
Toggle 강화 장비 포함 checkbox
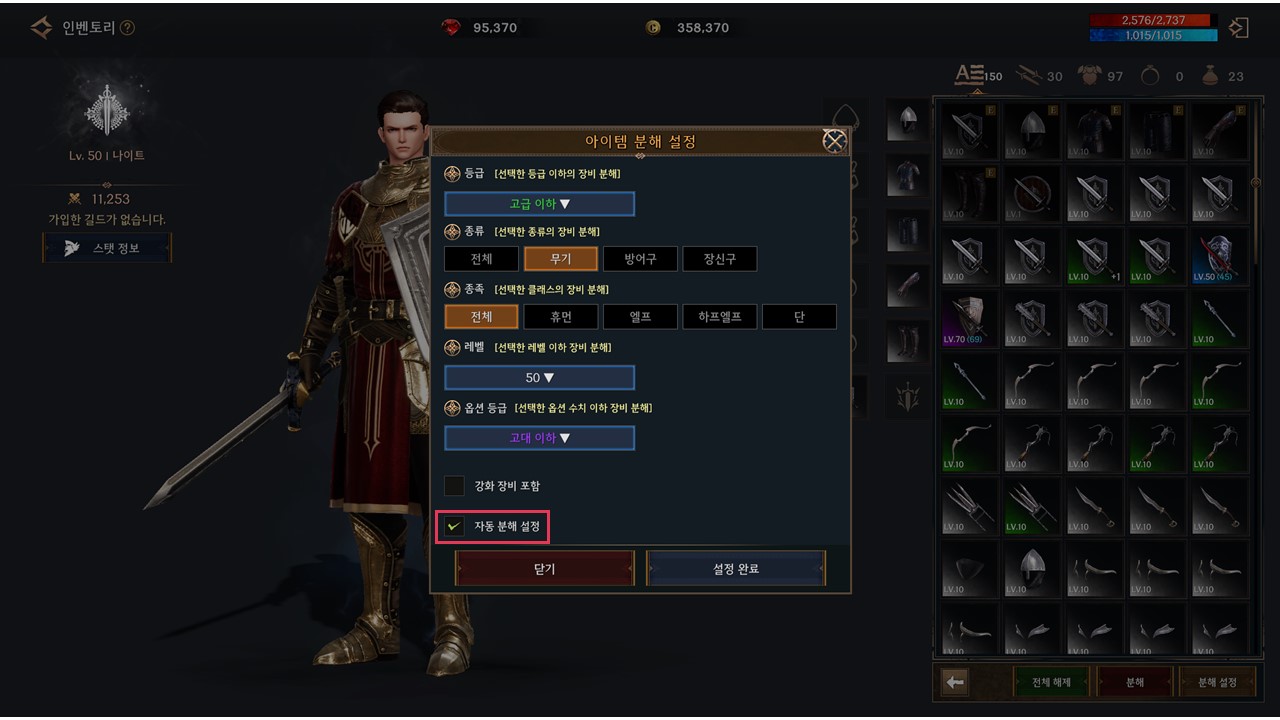pos(455,486)
